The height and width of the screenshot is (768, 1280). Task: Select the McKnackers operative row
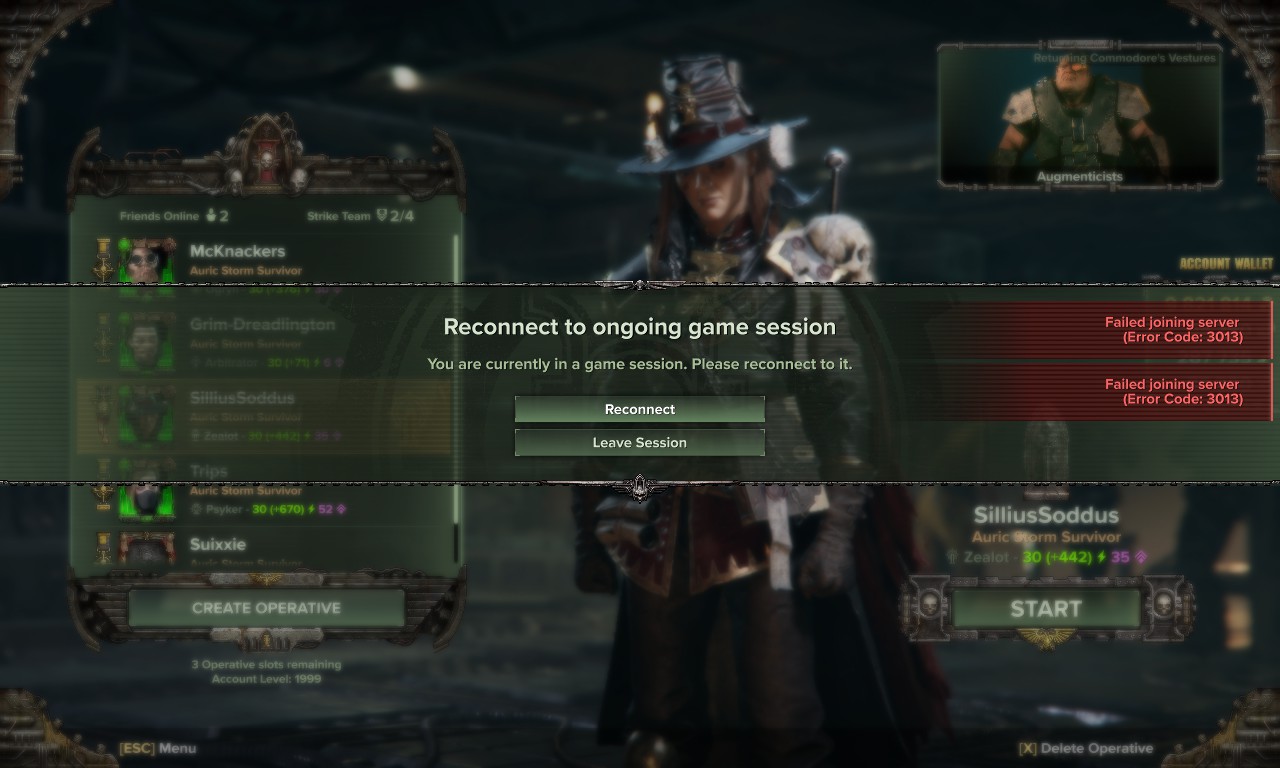[x=265, y=260]
